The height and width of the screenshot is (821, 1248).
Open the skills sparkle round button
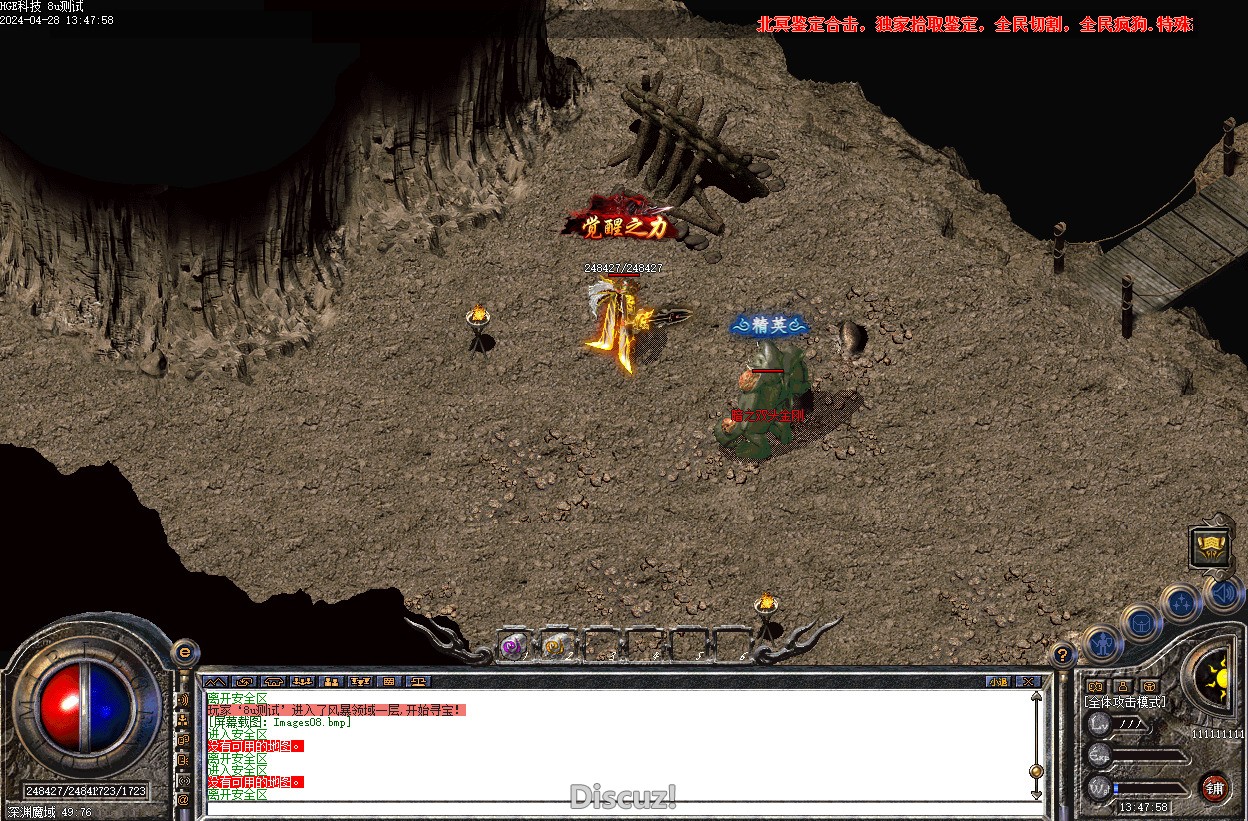coord(1183,602)
